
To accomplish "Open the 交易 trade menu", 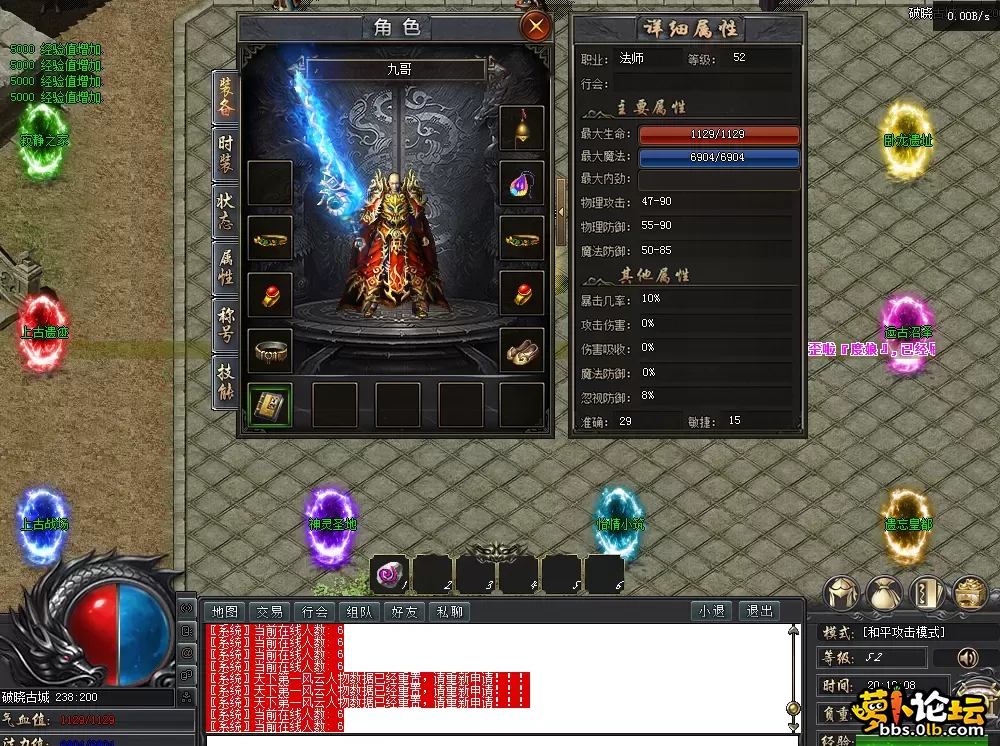I will pyautogui.click(x=270, y=611).
